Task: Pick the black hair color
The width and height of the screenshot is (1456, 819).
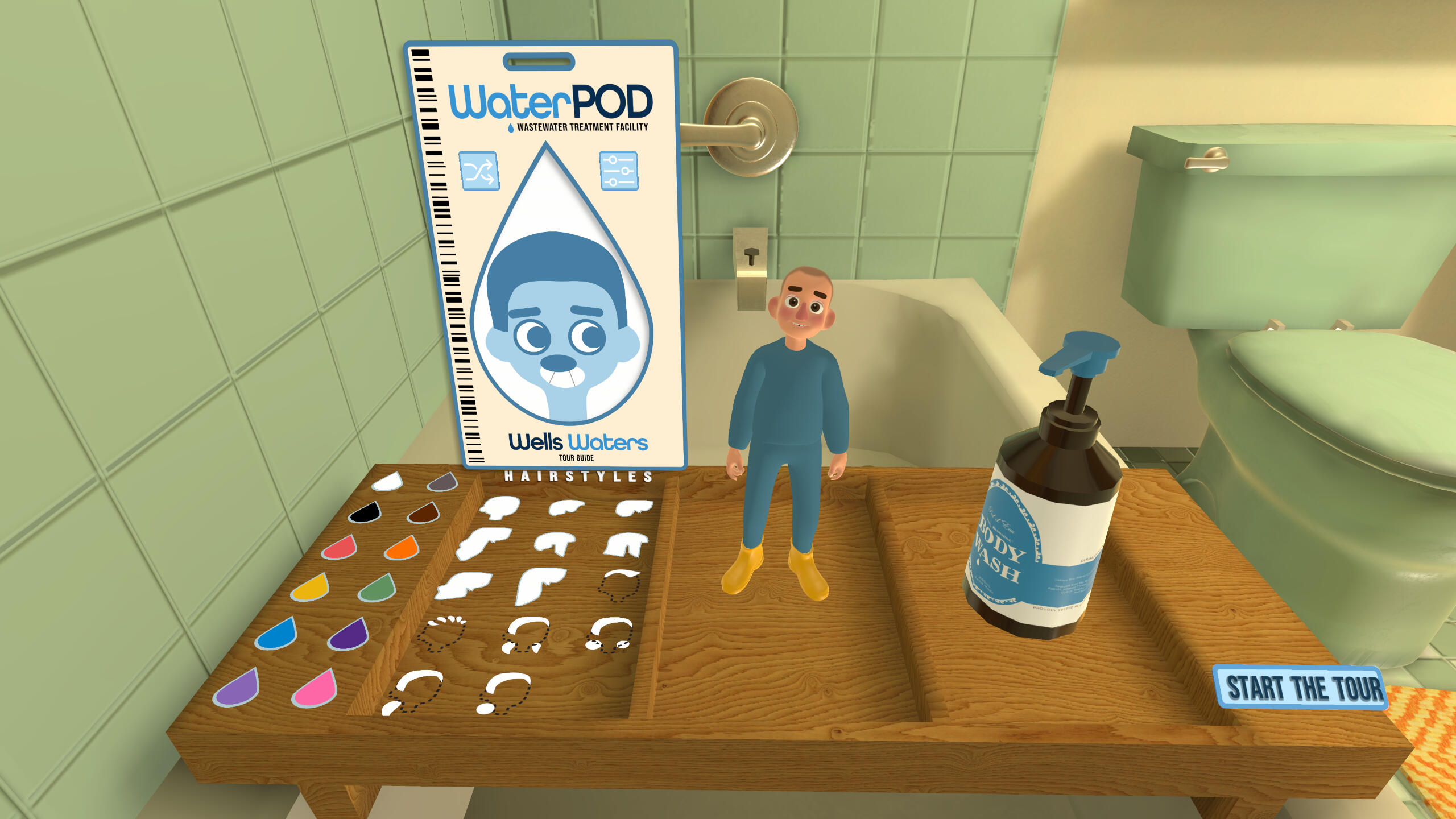Action: coord(365,513)
